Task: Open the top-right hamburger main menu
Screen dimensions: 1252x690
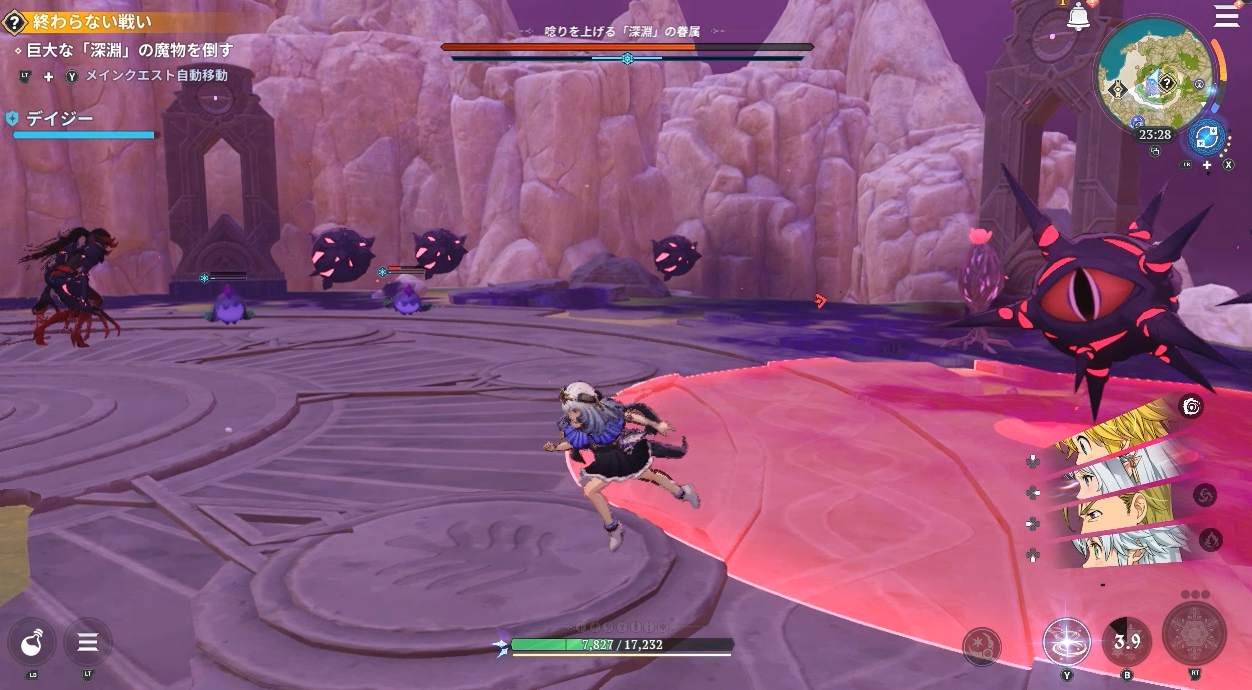Action: 1226,15
